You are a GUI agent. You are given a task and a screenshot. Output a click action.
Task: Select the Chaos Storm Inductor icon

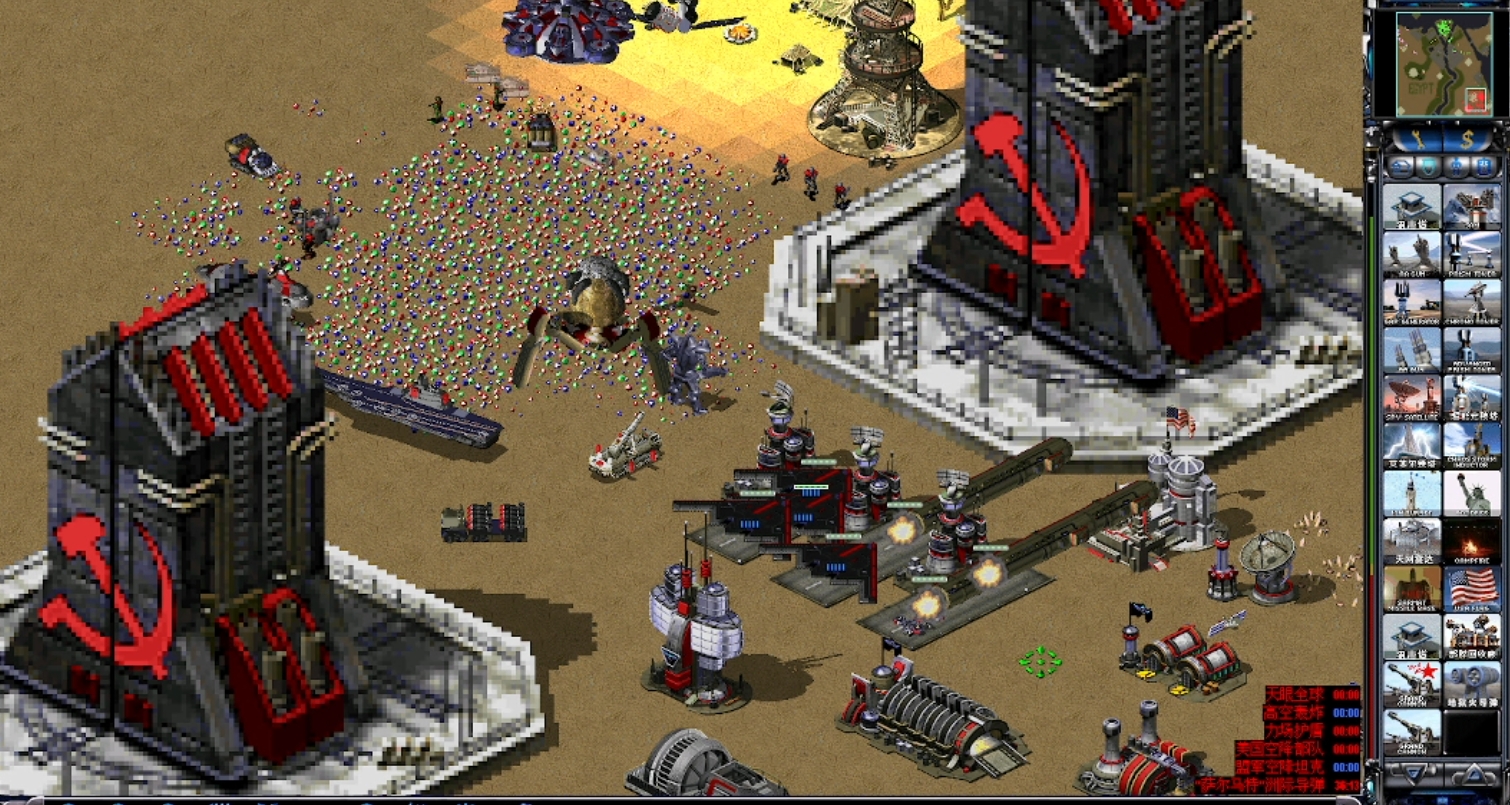pos(1472,444)
